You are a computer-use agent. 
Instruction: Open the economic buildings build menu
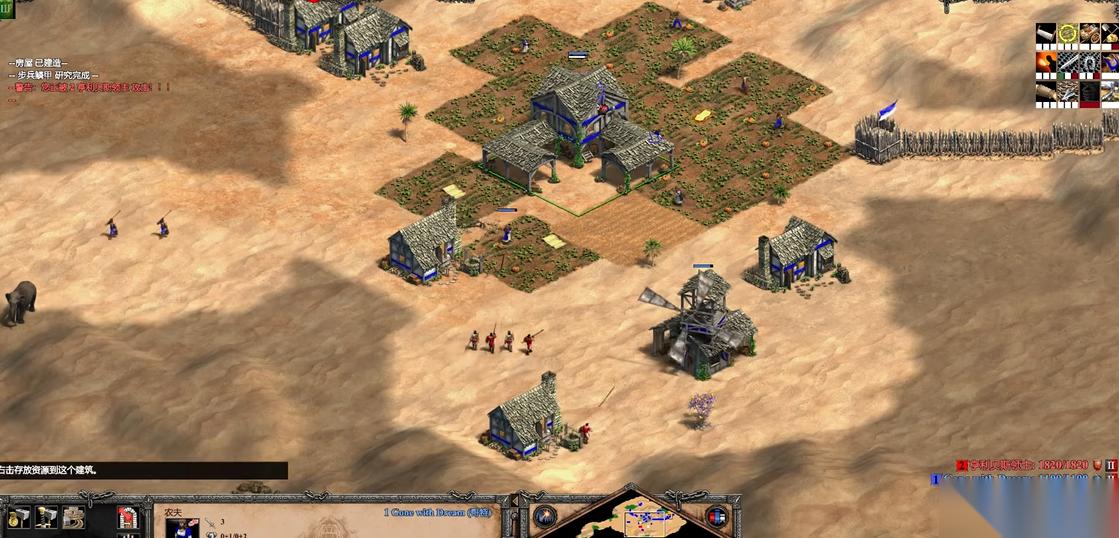(19, 517)
